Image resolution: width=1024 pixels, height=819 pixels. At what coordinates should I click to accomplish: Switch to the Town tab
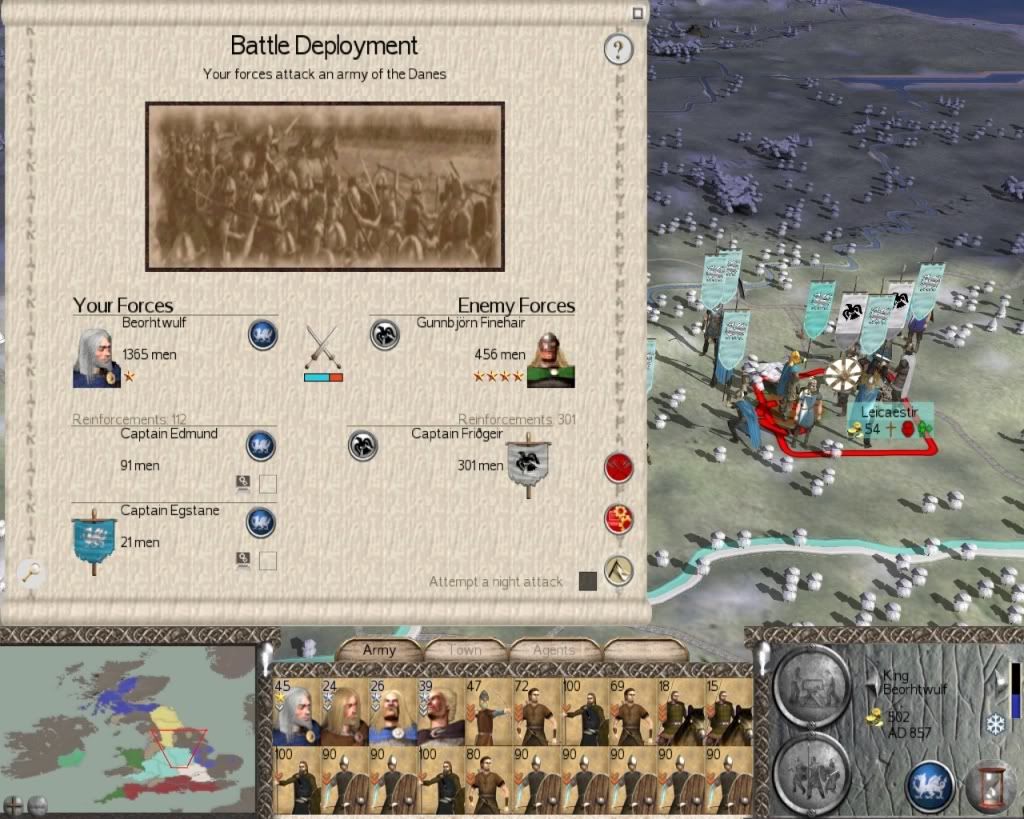465,650
